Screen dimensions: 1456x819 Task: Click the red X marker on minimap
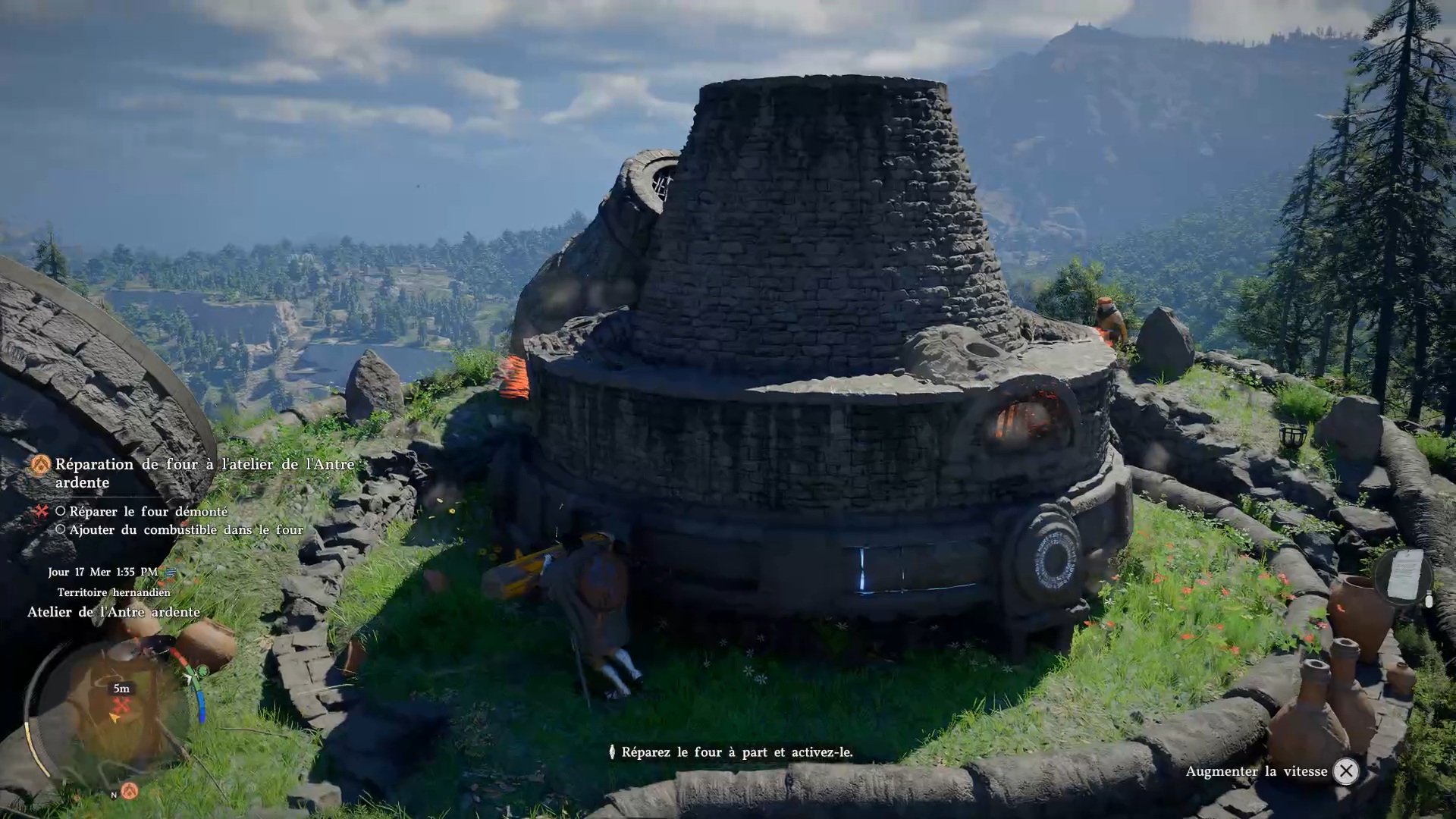click(121, 704)
